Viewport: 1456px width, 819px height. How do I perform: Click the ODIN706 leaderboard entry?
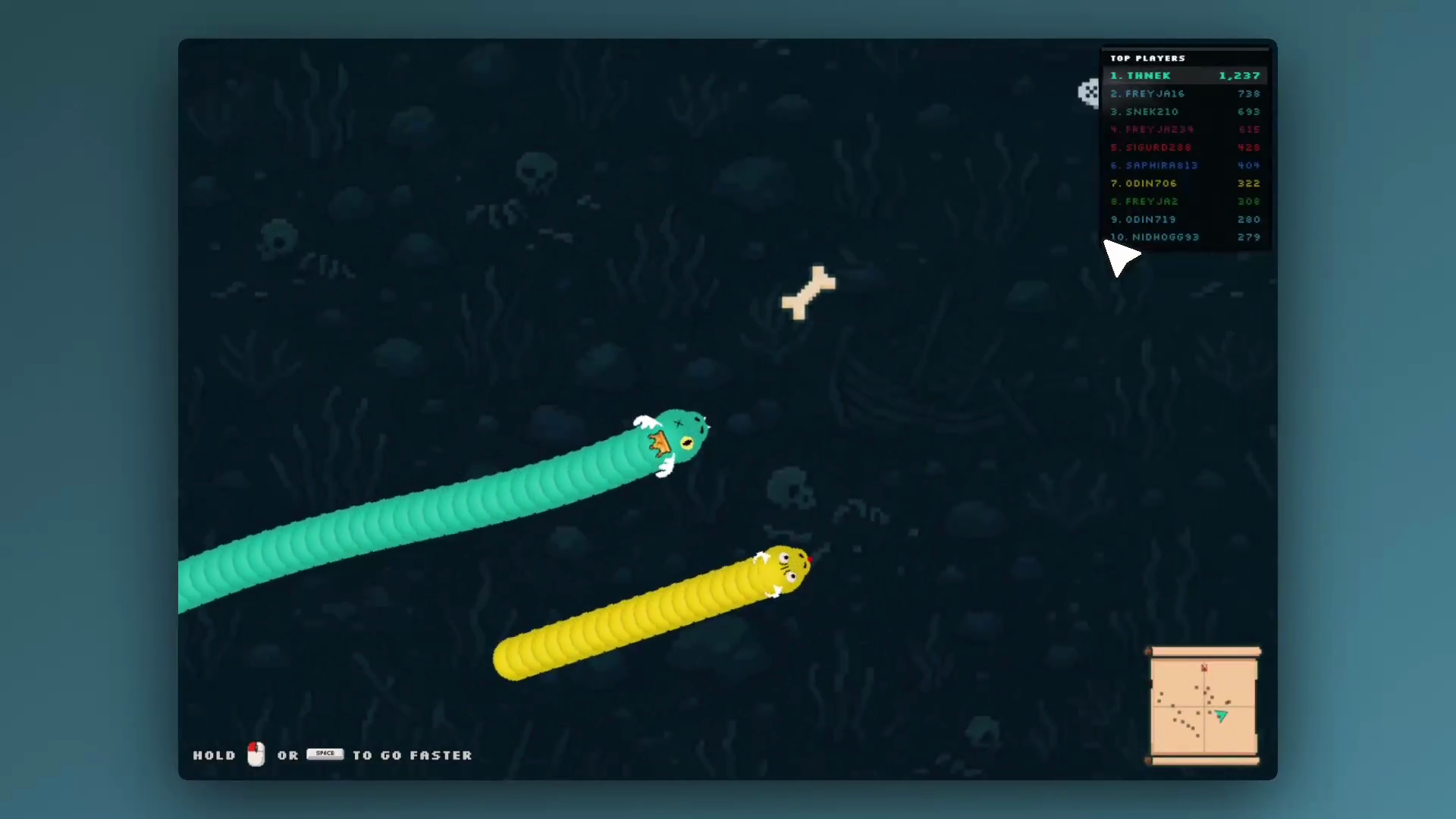click(1144, 183)
